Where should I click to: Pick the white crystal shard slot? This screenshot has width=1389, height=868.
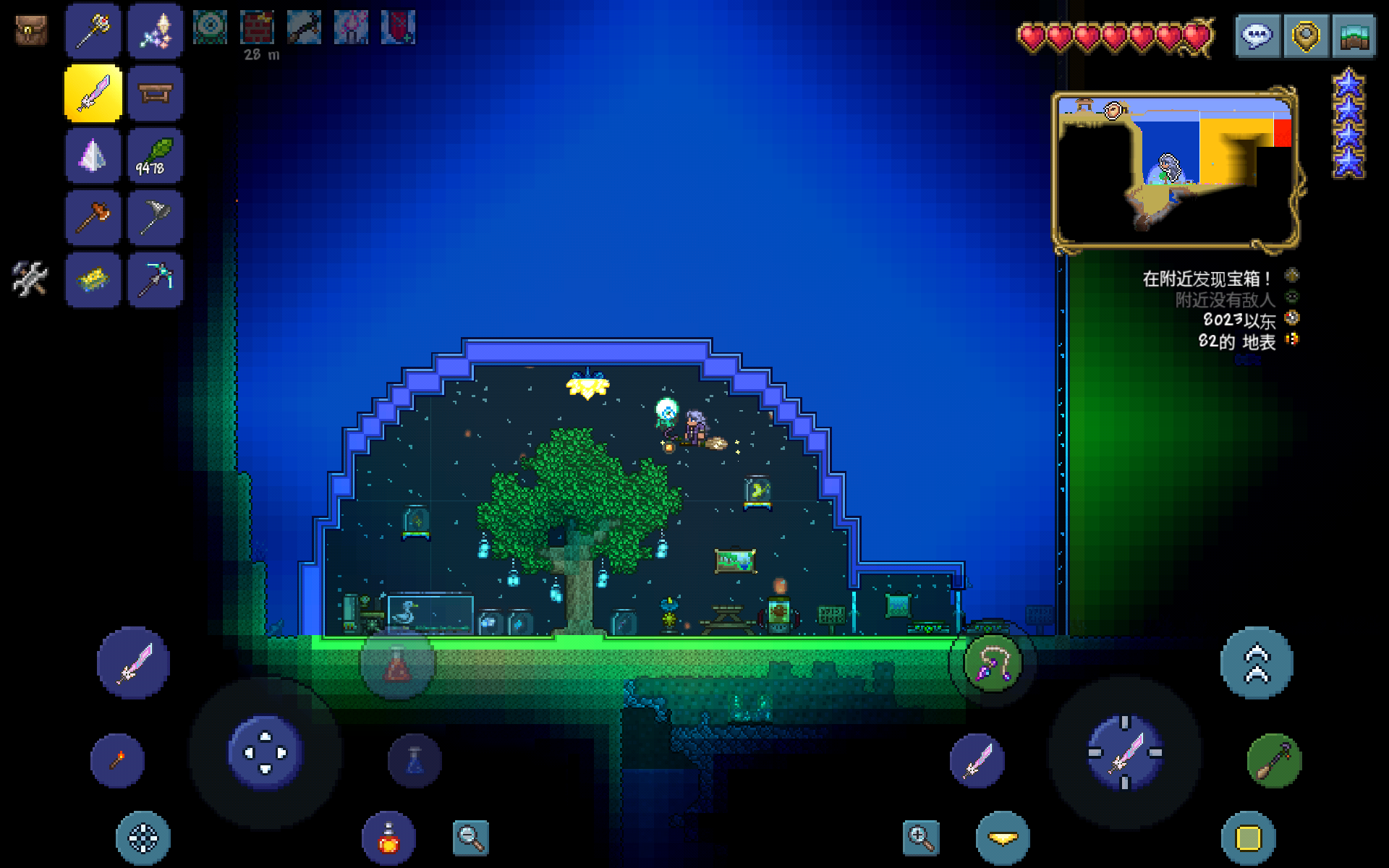93,156
